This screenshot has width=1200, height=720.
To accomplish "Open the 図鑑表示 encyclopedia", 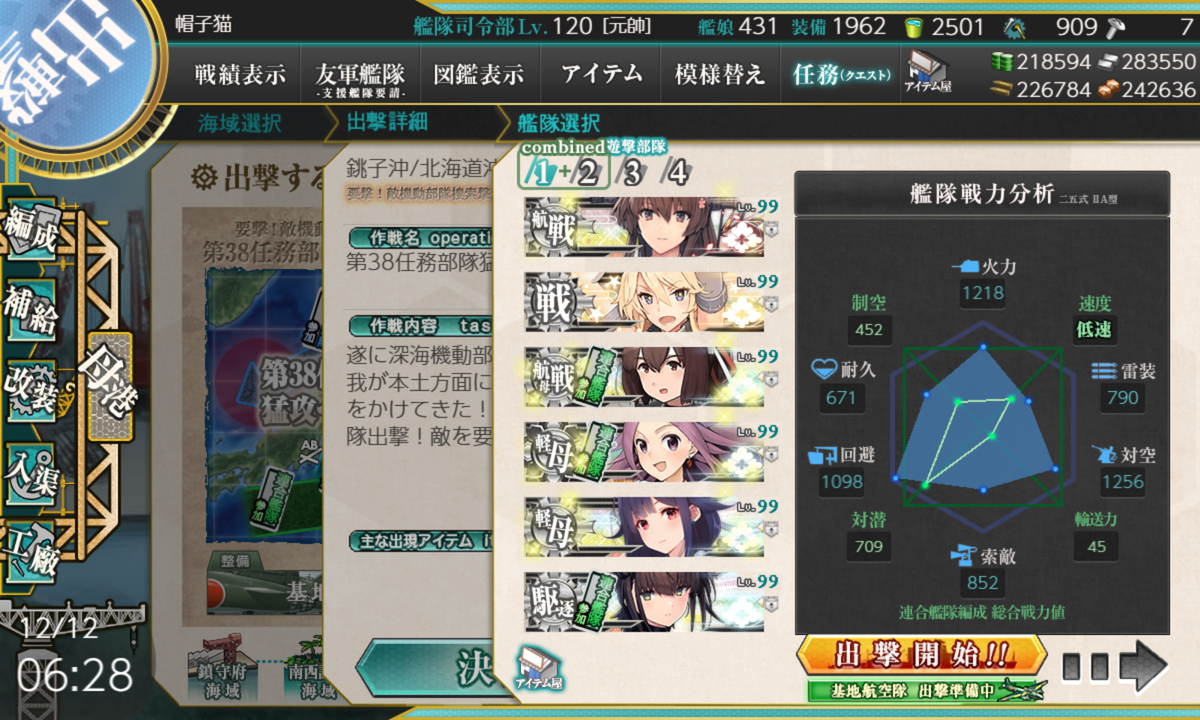I will point(479,74).
